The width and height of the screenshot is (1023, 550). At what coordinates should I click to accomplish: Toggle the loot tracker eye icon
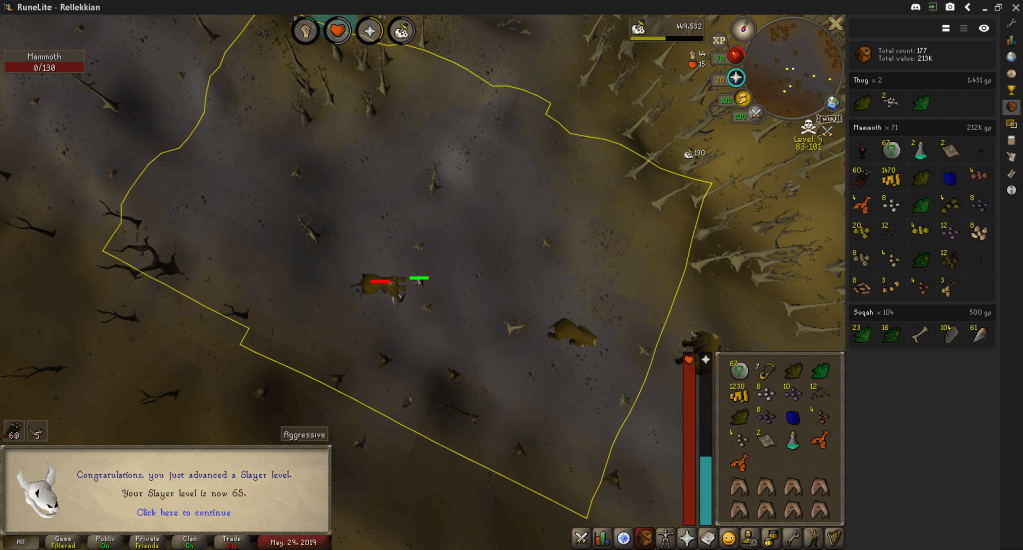984,29
